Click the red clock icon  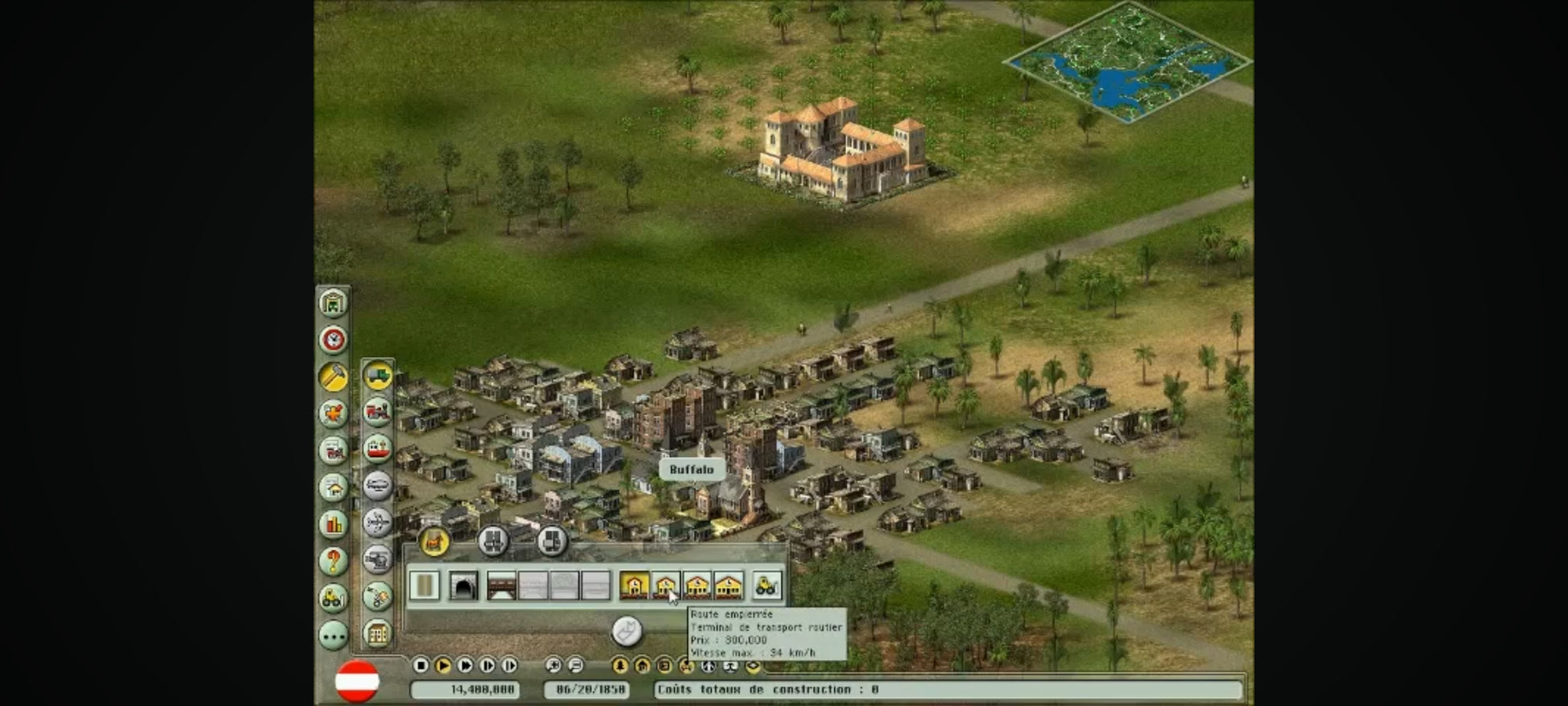point(333,339)
